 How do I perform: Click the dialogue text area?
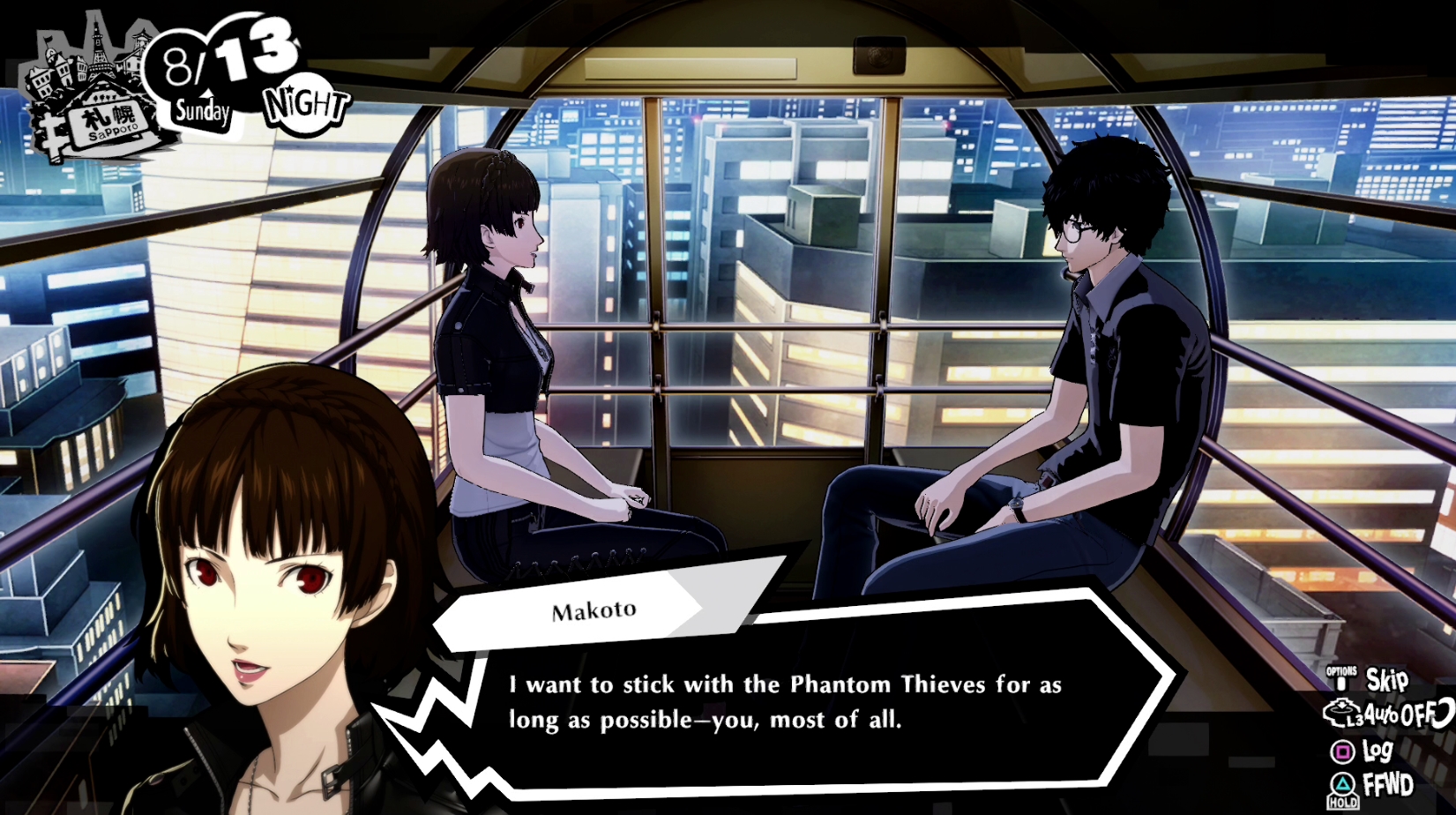785,701
